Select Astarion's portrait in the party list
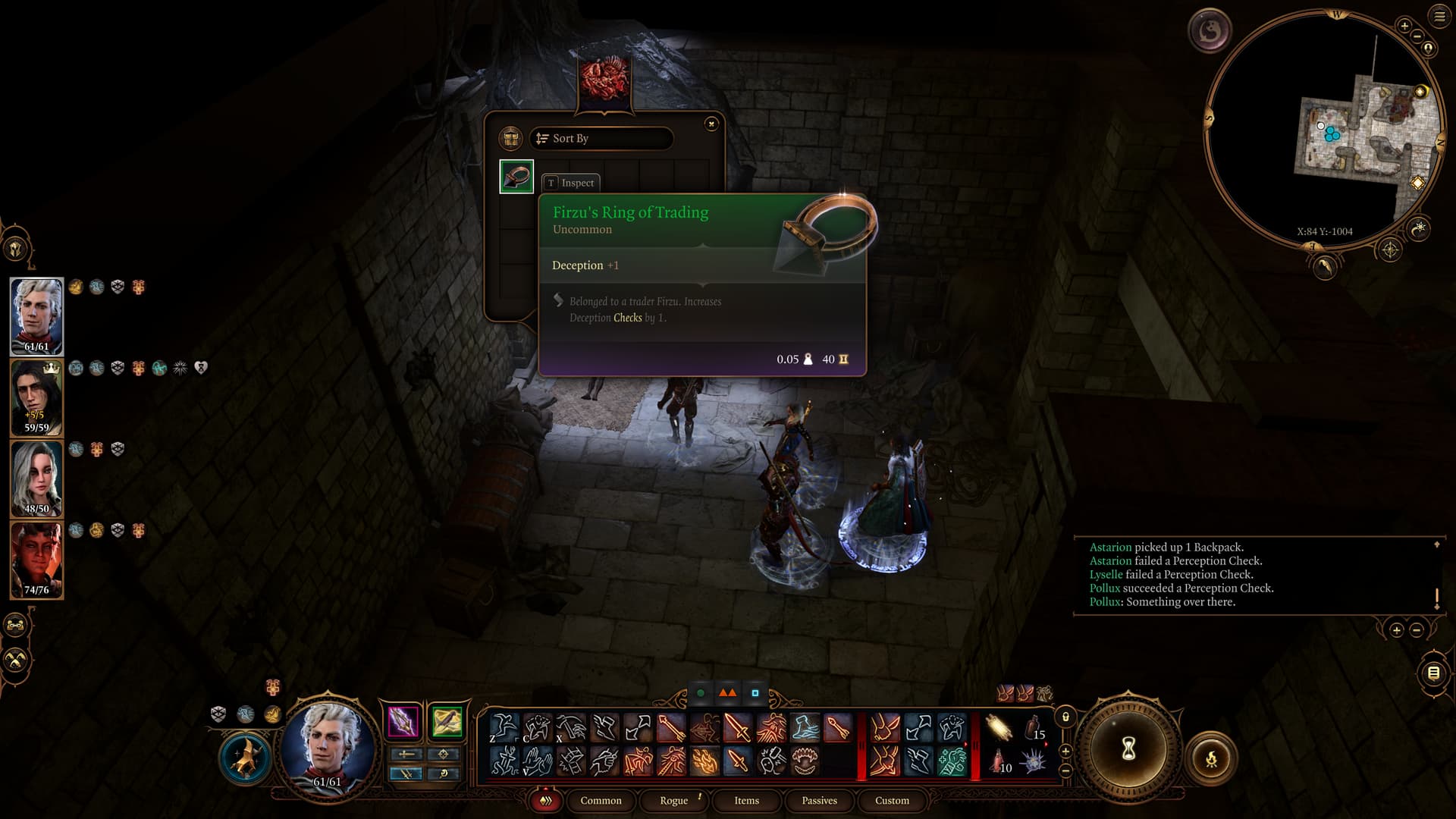The width and height of the screenshot is (1456, 819). [x=36, y=316]
